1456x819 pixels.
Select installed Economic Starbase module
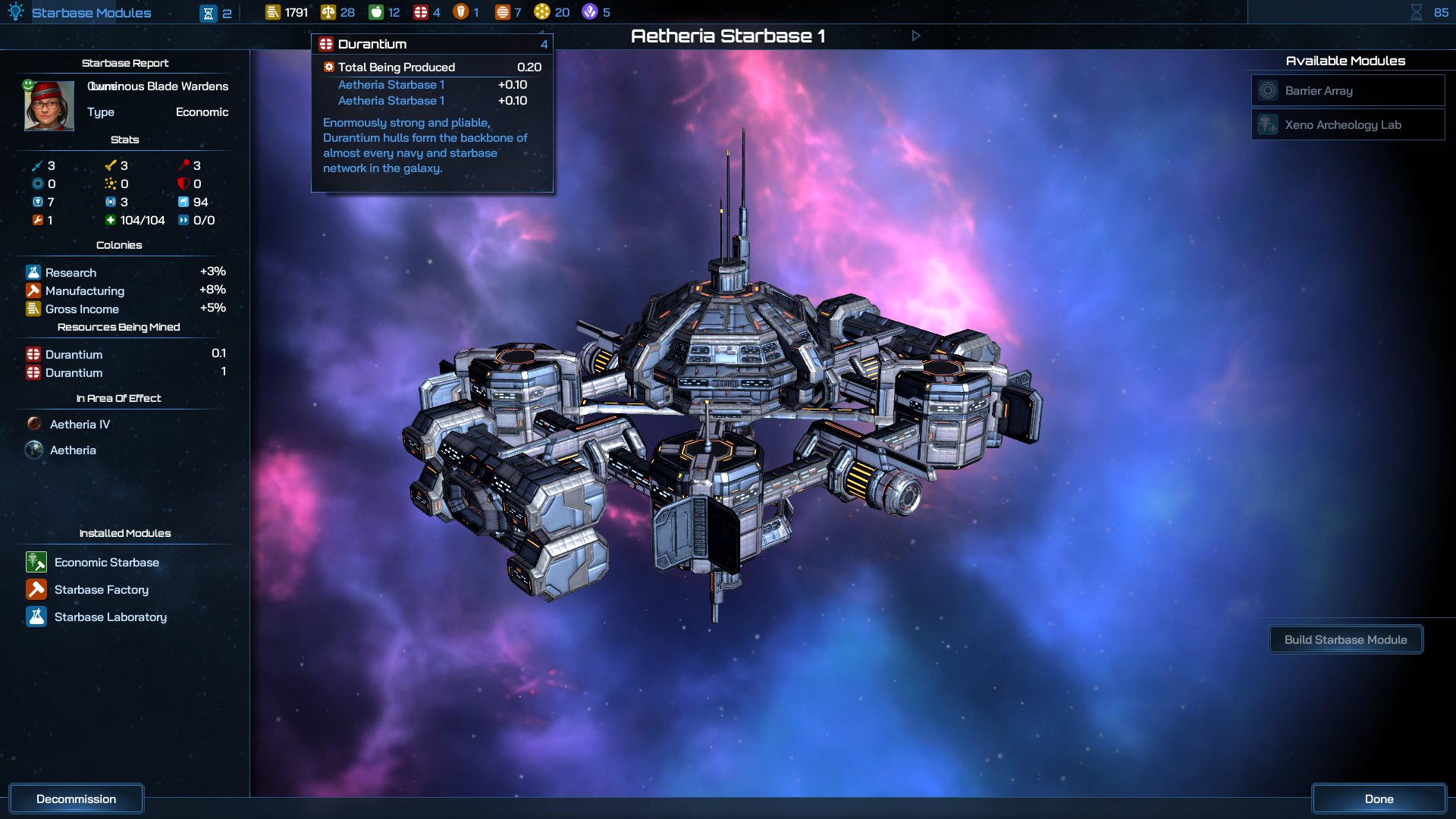pyautogui.click(x=106, y=563)
